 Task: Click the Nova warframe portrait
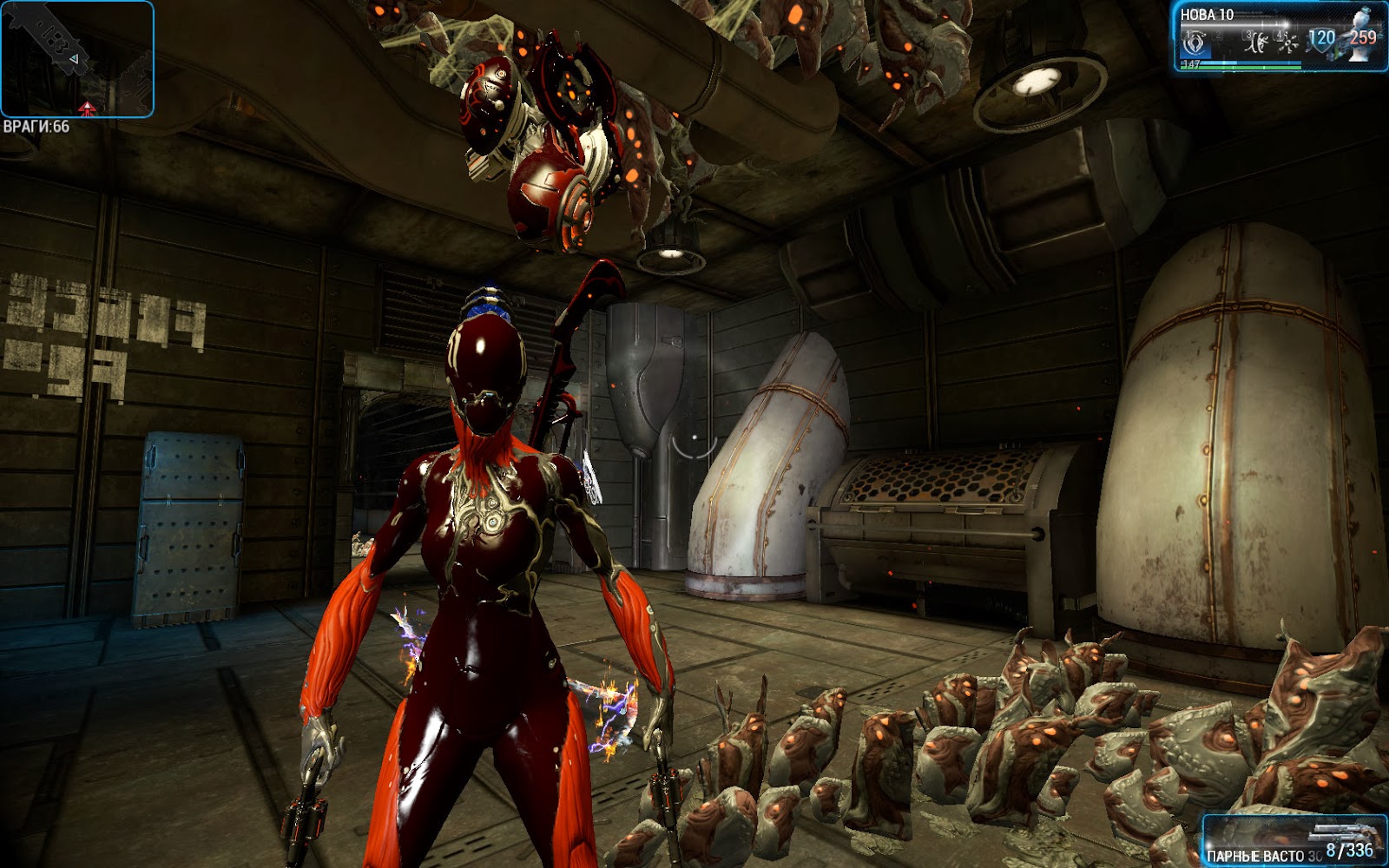1365,35
